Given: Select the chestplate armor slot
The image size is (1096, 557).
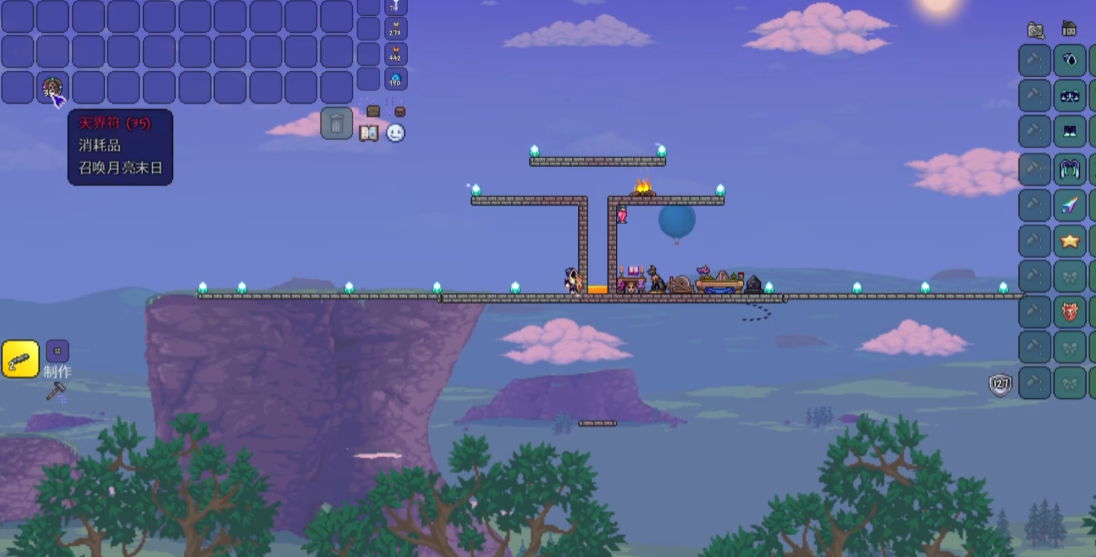Looking at the screenshot, I should click(1070, 96).
